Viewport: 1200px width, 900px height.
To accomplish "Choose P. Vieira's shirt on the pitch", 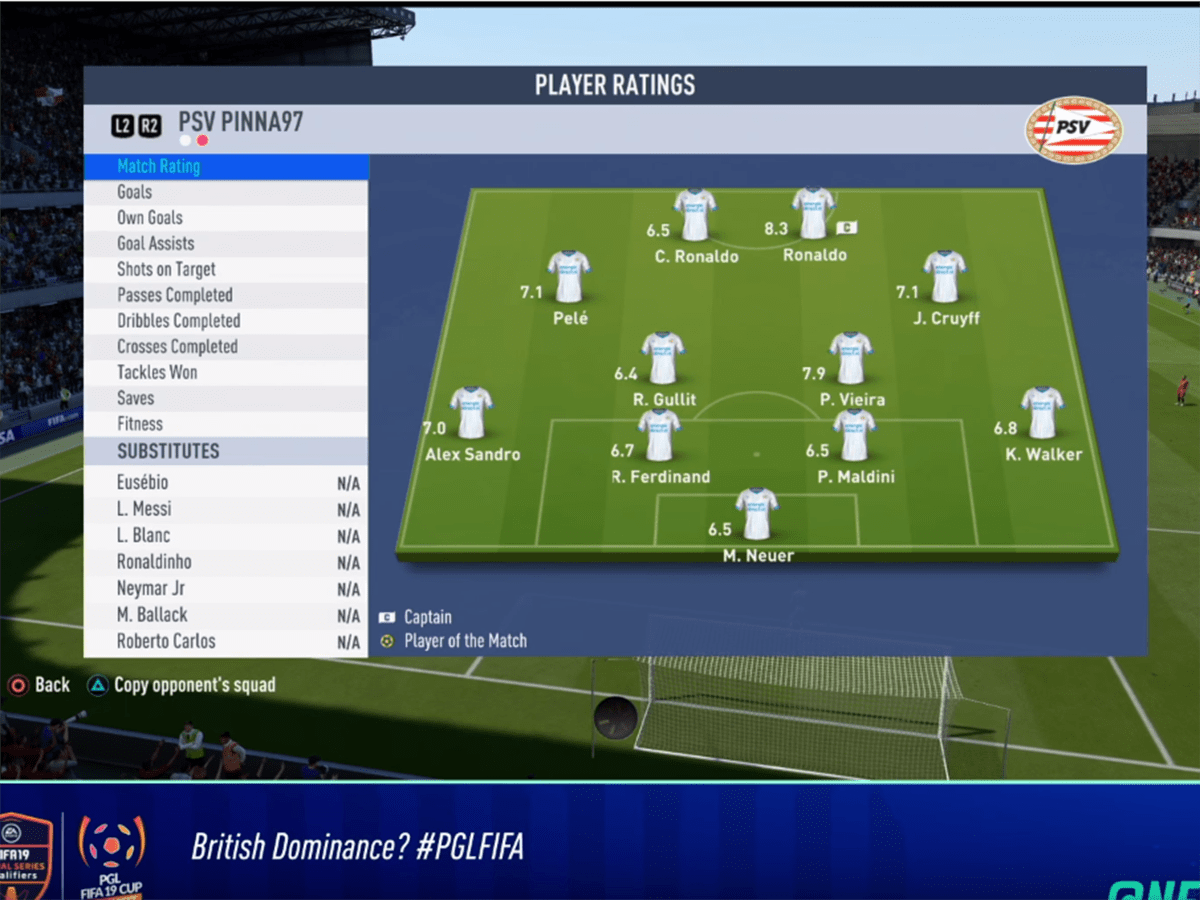I will click(851, 358).
